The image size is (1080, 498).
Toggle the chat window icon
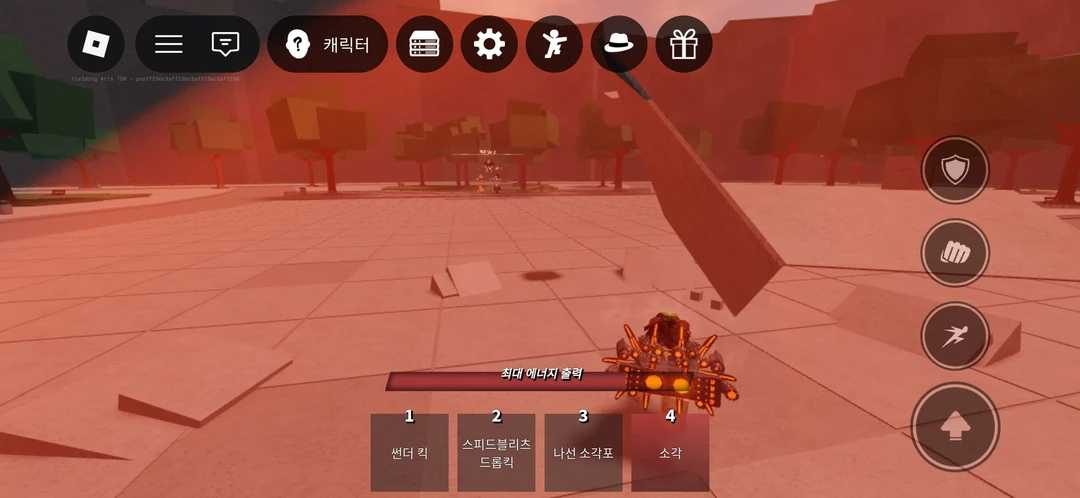coord(226,44)
